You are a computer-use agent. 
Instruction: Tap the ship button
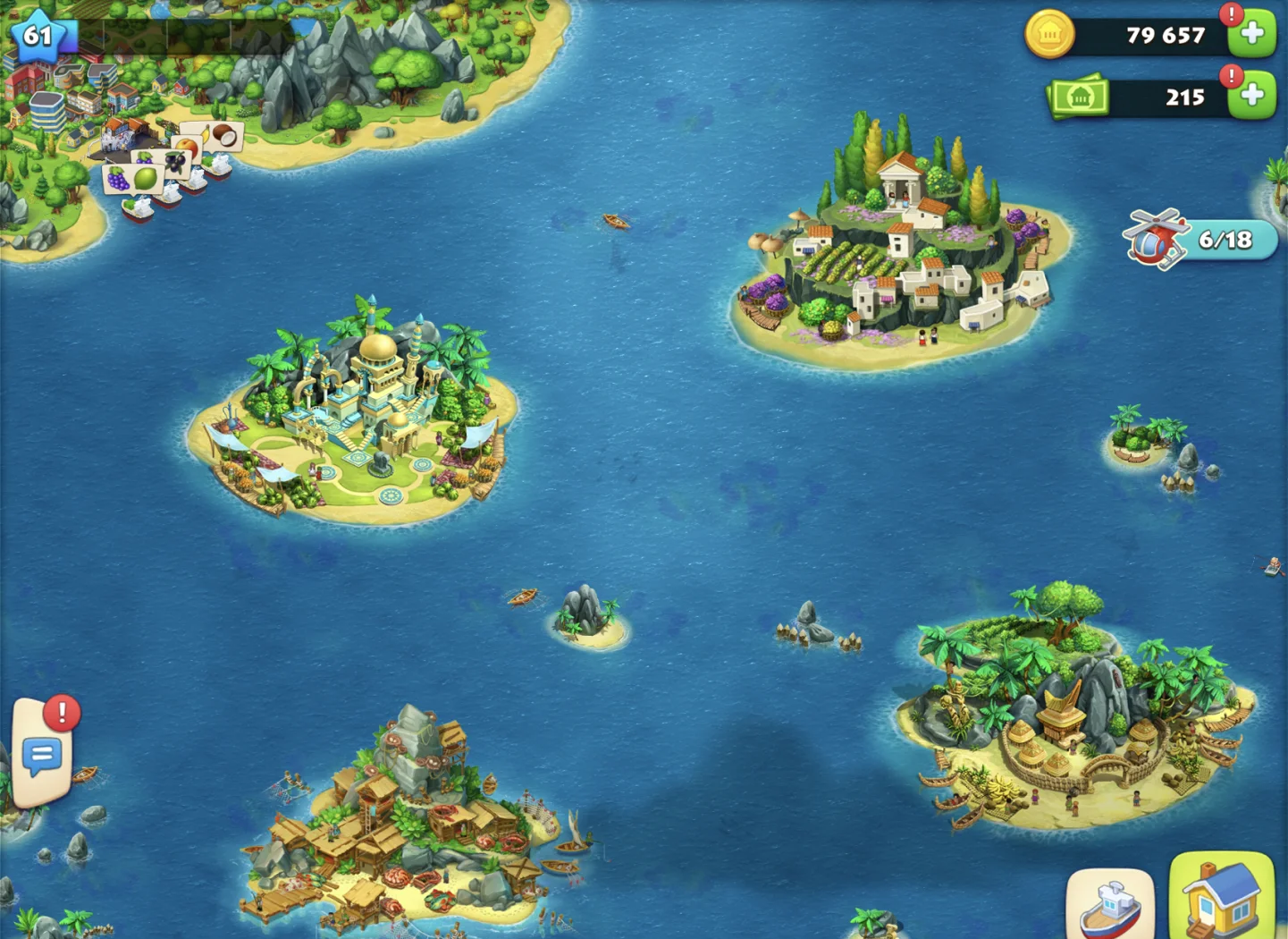(1110, 905)
